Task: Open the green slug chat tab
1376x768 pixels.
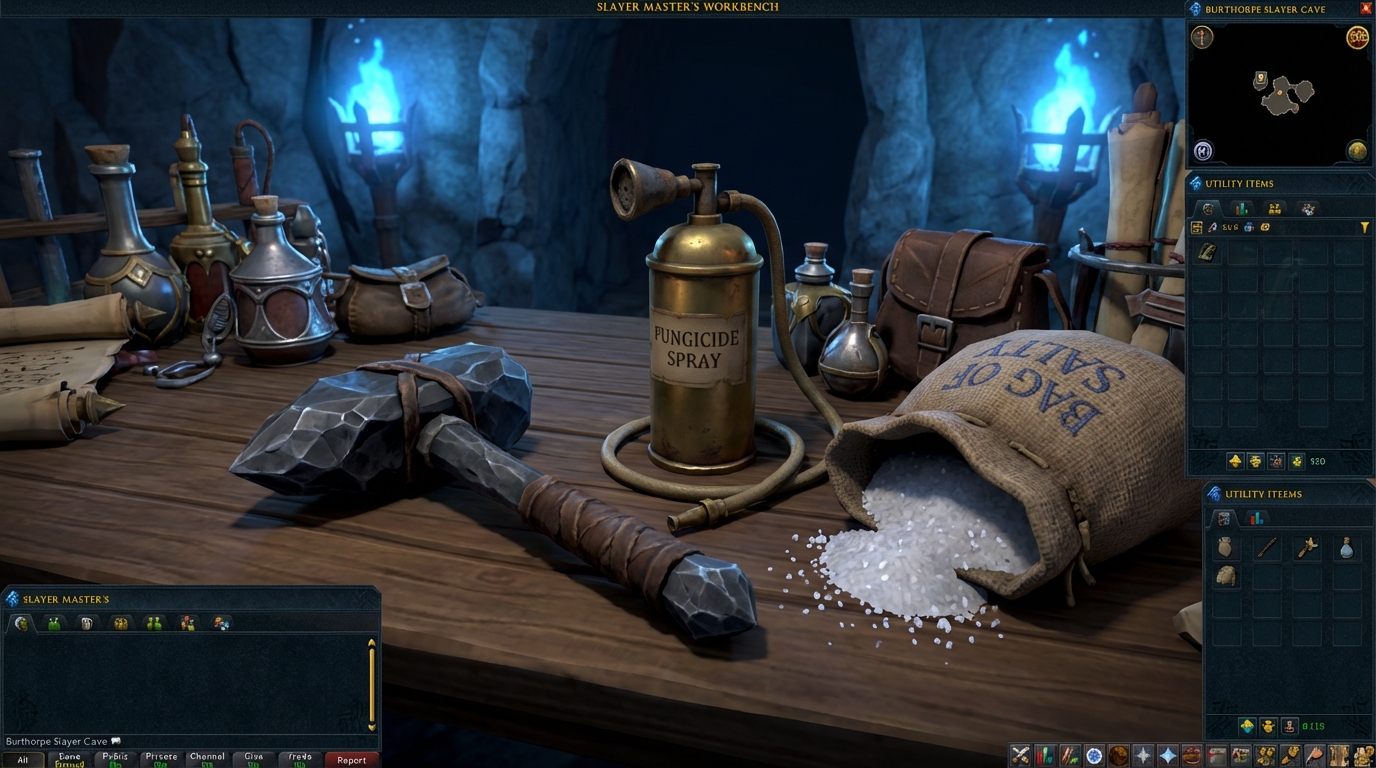Action: click(54, 624)
